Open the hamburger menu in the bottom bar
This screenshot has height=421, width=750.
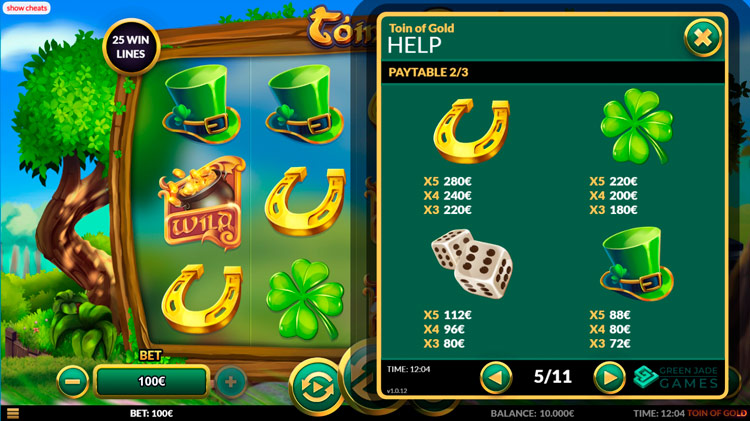[x=12, y=413]
